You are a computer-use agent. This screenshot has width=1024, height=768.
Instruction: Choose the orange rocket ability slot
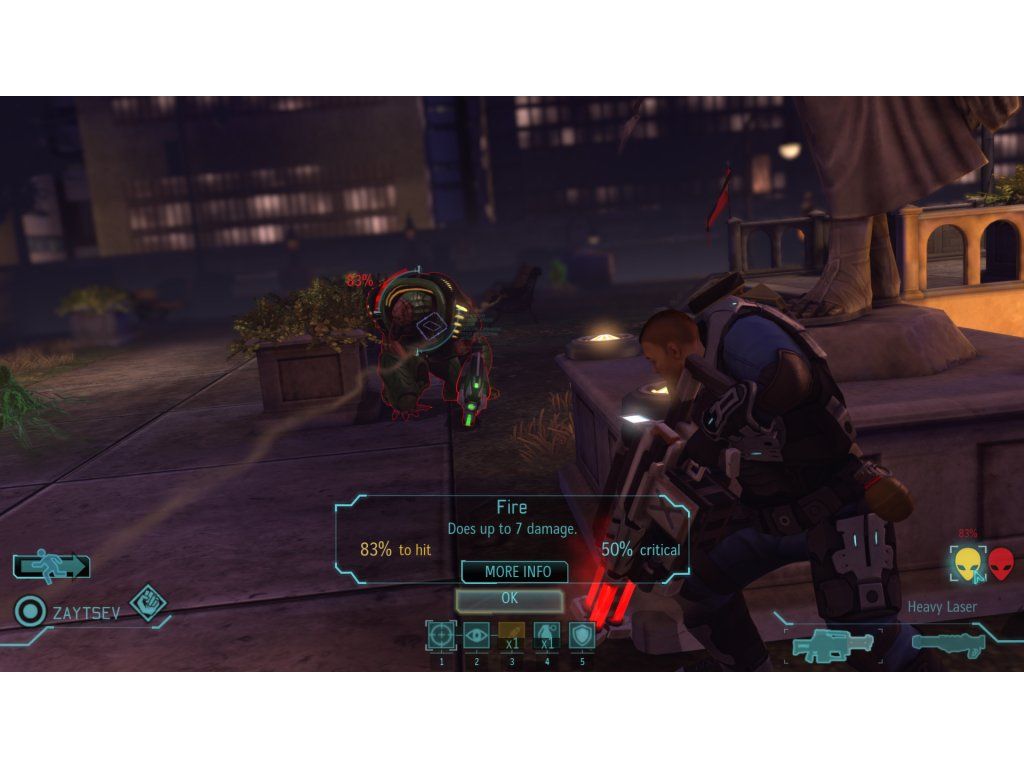pos(512,635)
